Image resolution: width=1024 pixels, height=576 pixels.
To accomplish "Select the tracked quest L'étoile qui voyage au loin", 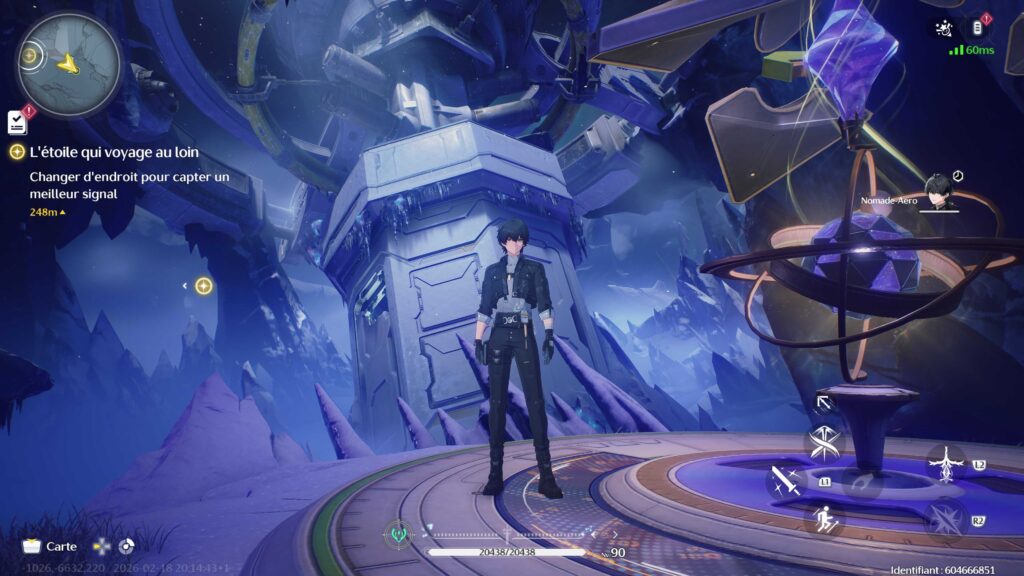I will (113, 152).
